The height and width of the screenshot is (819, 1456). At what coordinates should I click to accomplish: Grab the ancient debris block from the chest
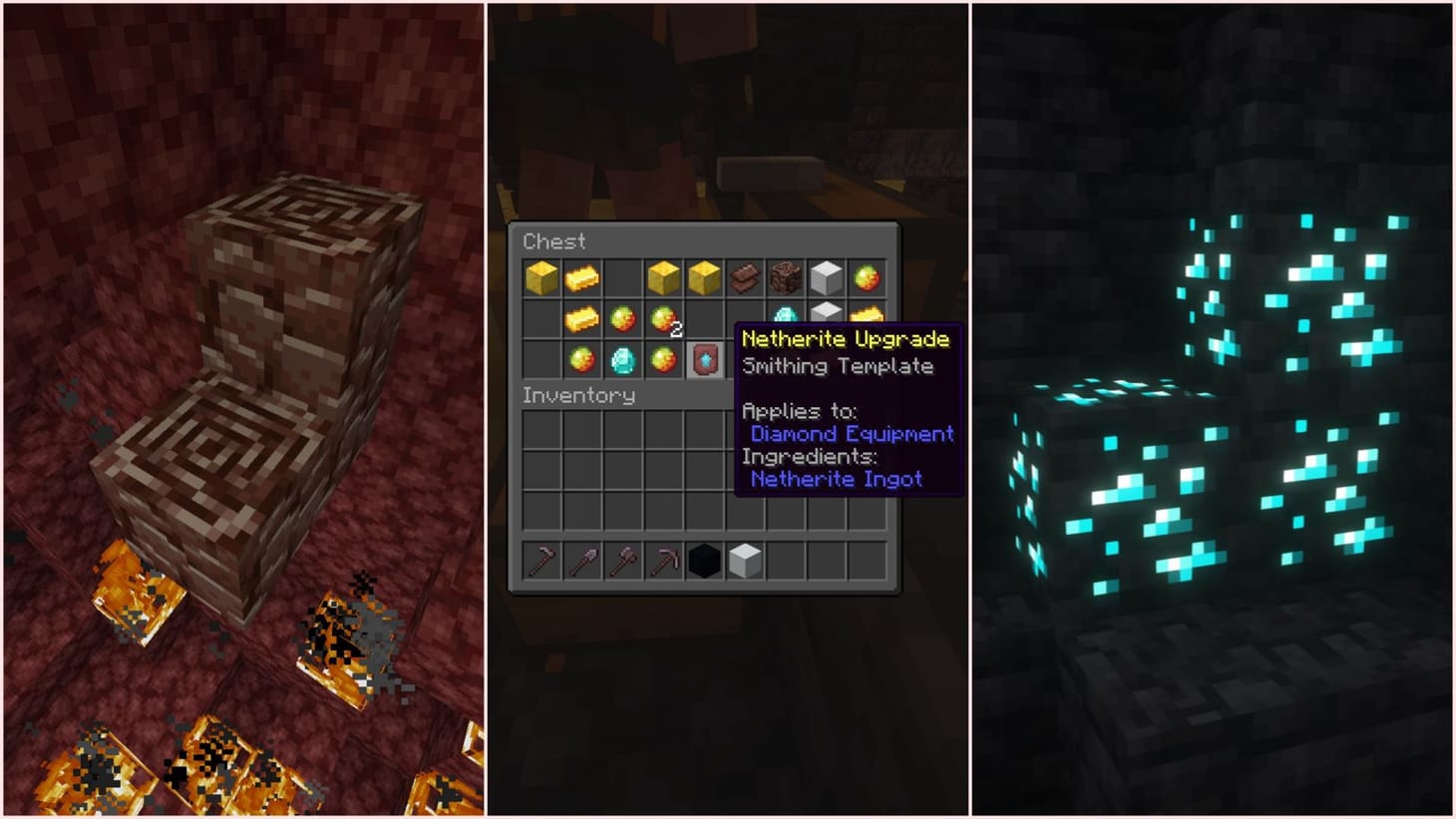click(x=784, y=277)
